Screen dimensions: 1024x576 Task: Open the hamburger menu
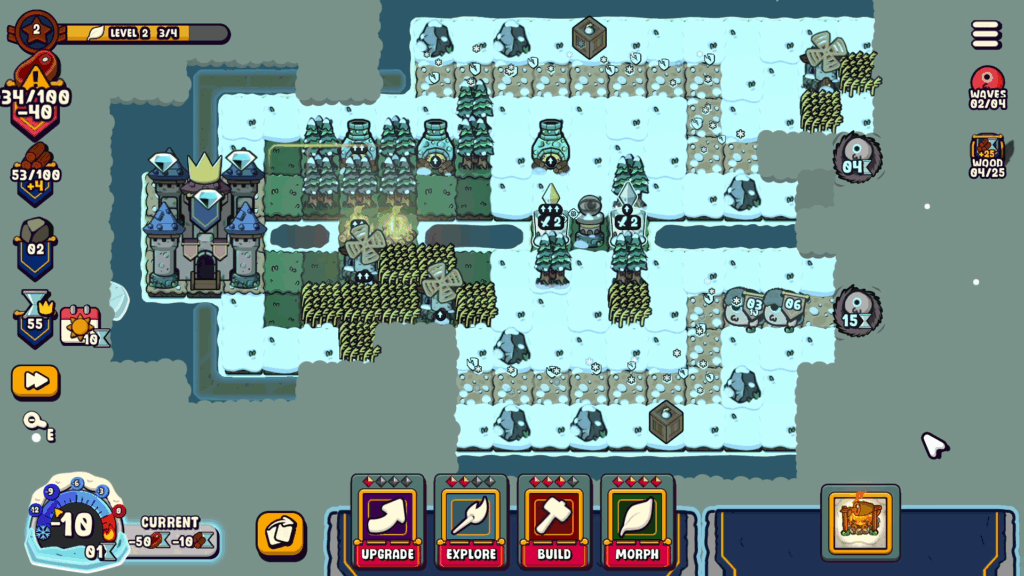pos(986,35)
